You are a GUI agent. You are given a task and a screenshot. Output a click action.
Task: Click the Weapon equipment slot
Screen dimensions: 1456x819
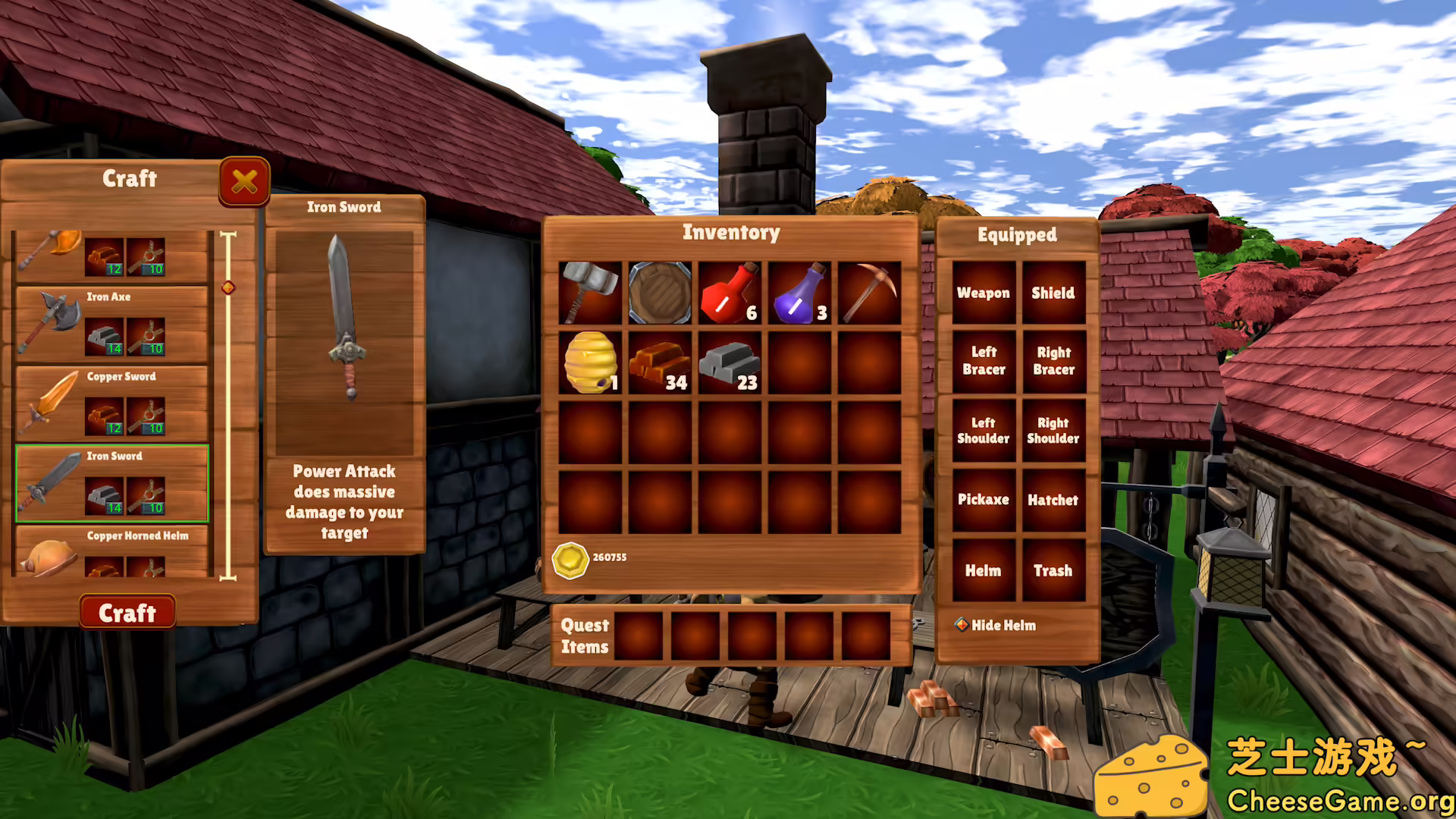tap(984, 293)
